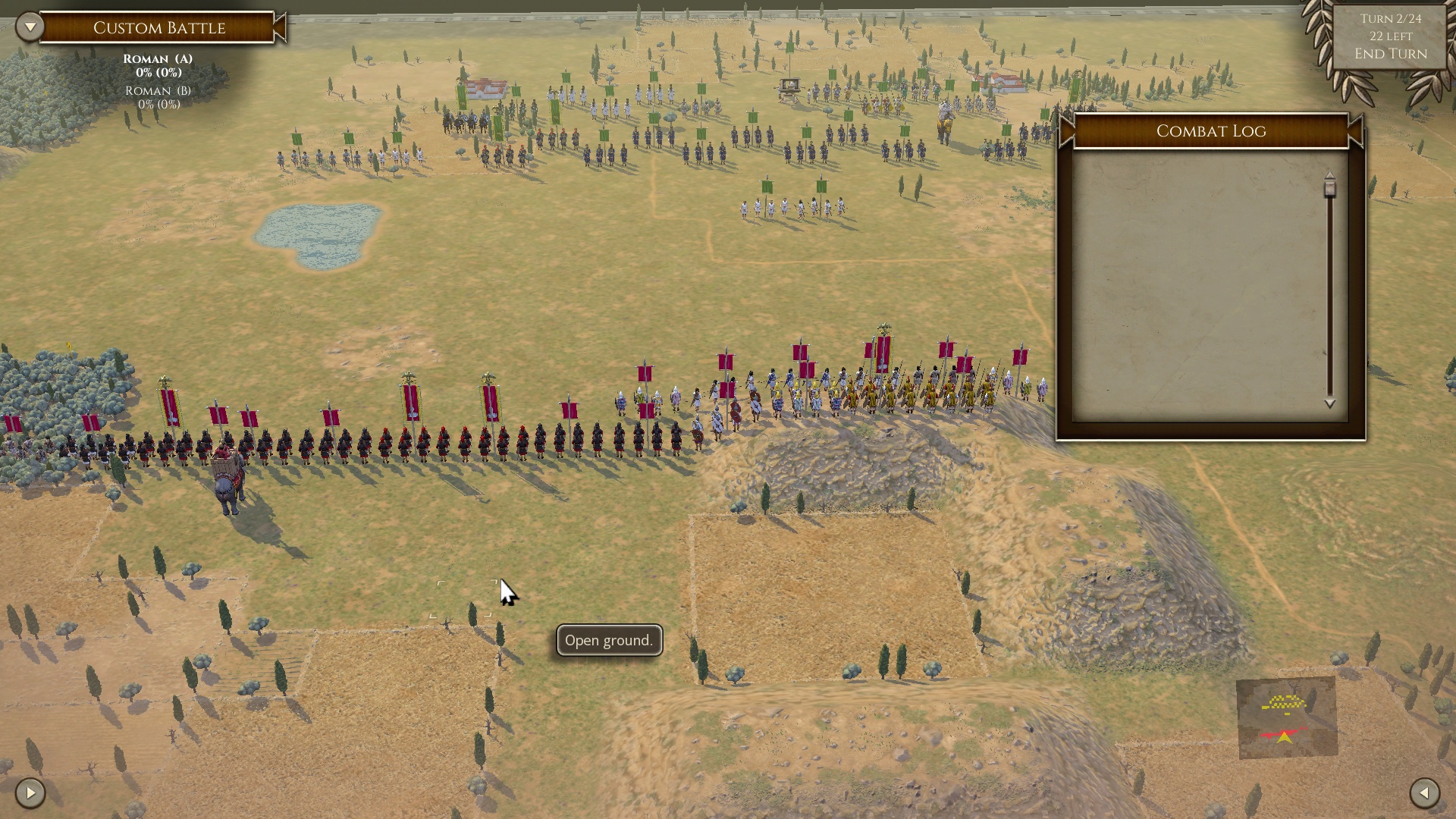
Task: Open the Custom Battle dropdown arrow
Action: point(30,27)
